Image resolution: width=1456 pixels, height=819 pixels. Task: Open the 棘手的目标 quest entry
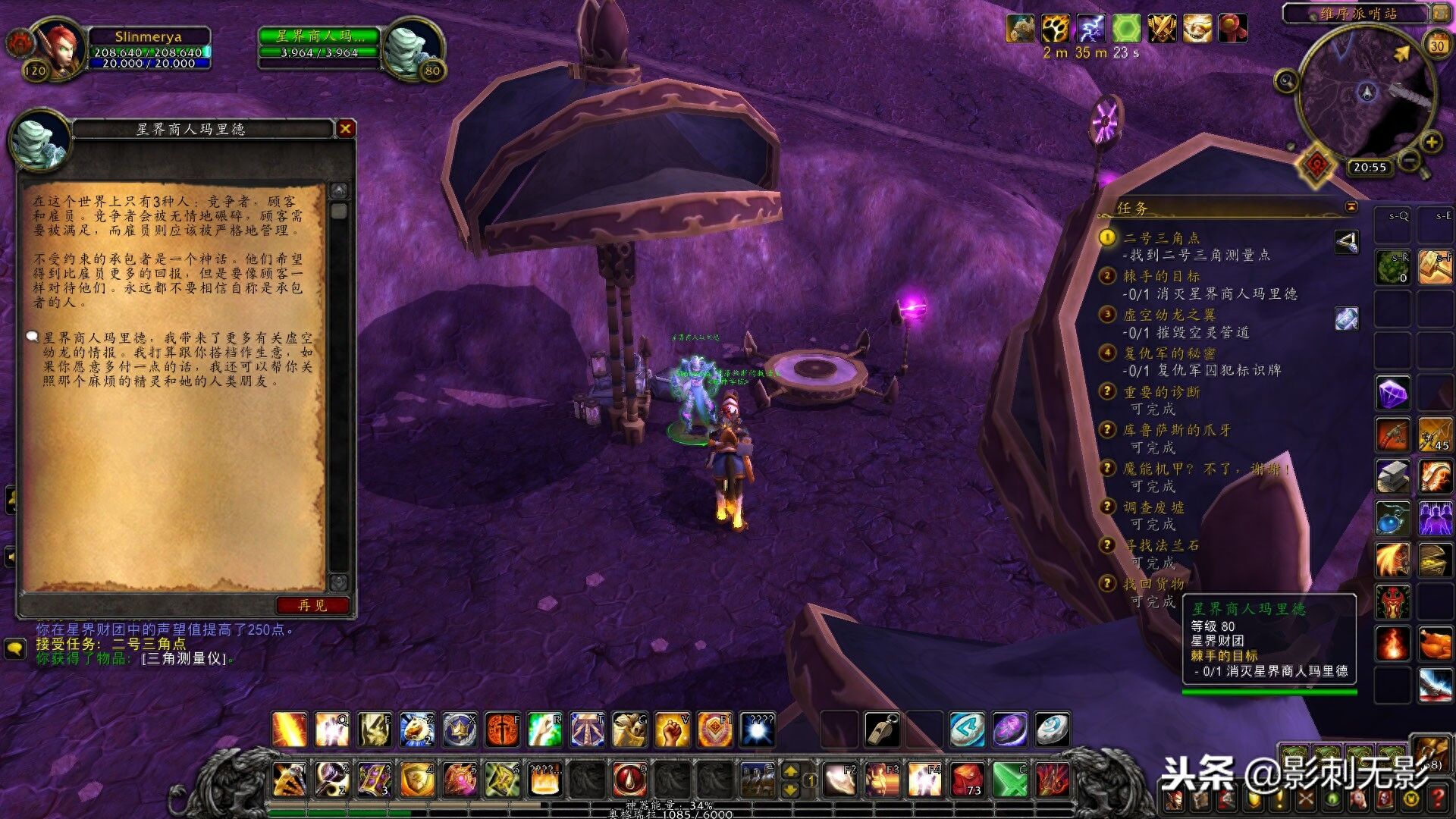1161,276
